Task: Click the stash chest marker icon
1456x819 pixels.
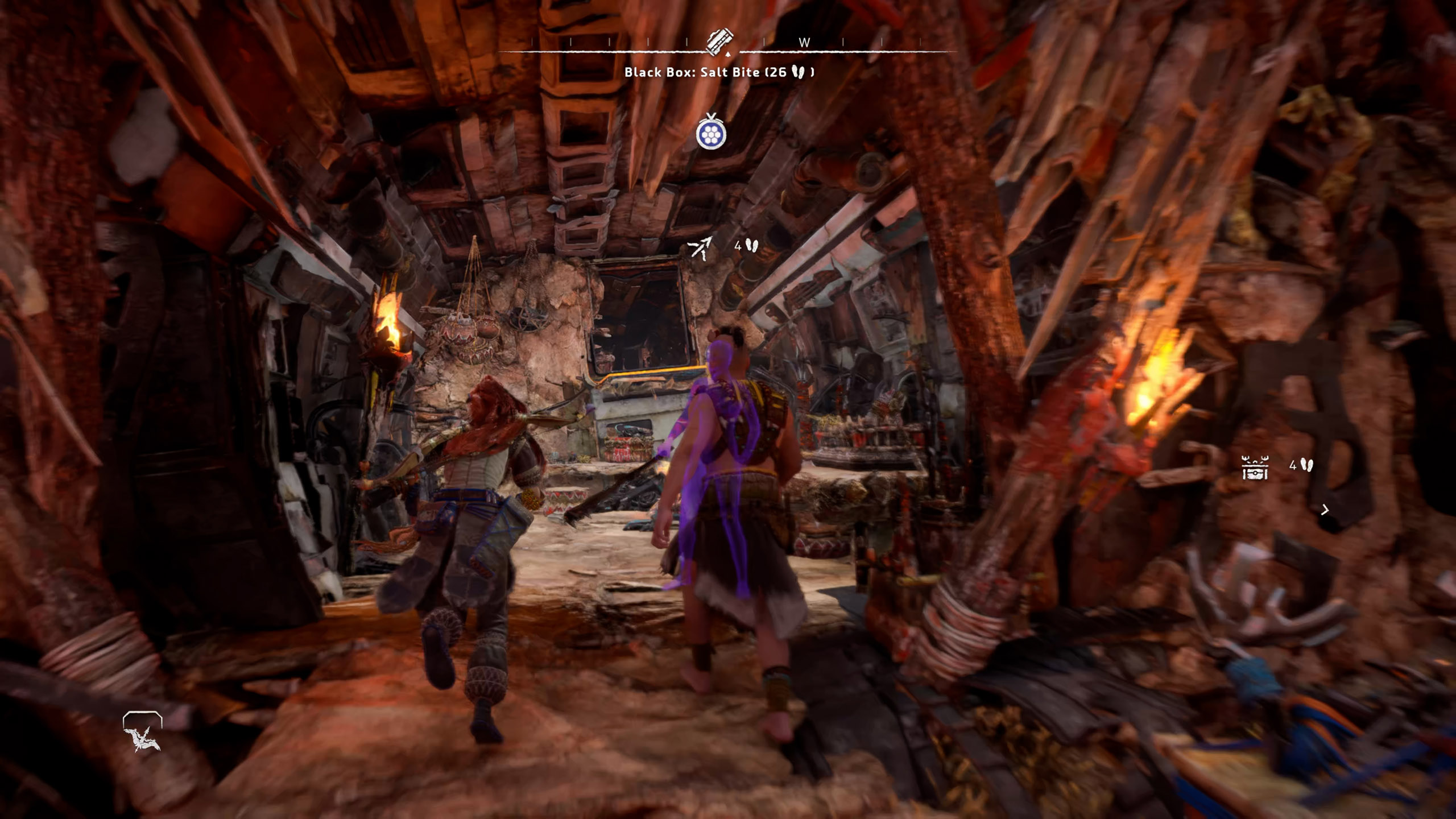Action: (x=1255, y=467)
